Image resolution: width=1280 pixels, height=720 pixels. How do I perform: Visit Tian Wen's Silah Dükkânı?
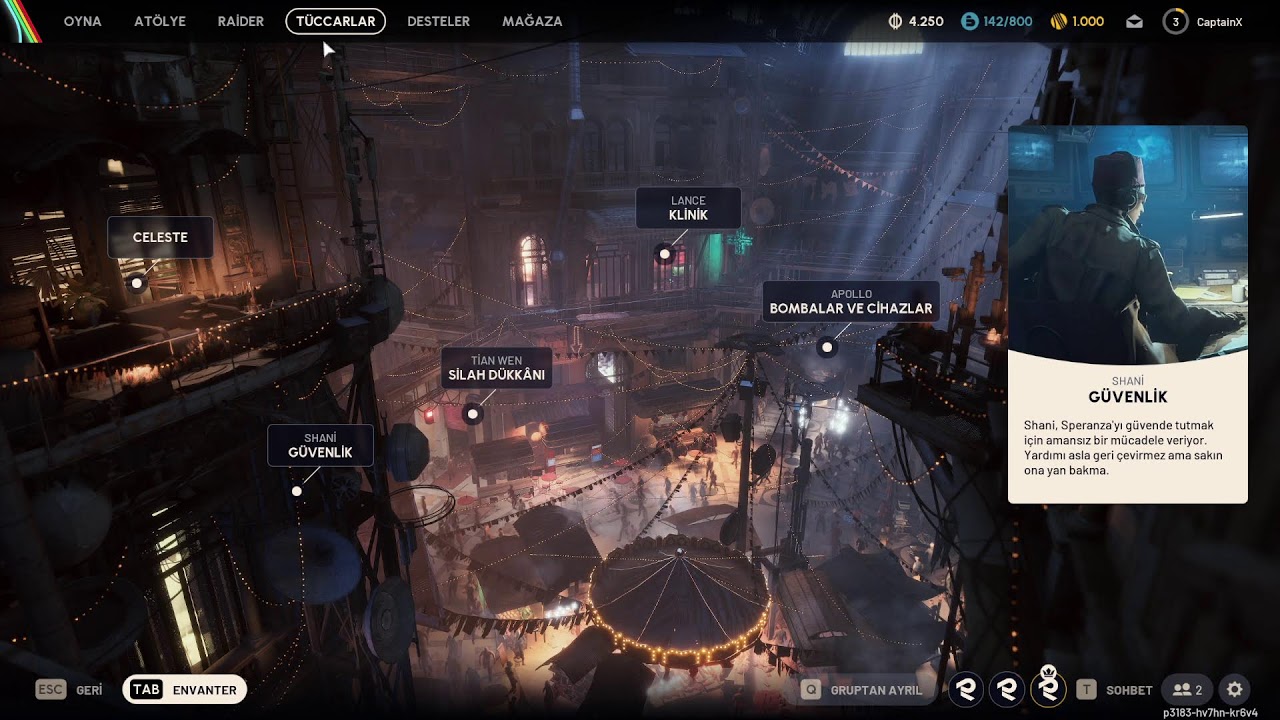496,368
